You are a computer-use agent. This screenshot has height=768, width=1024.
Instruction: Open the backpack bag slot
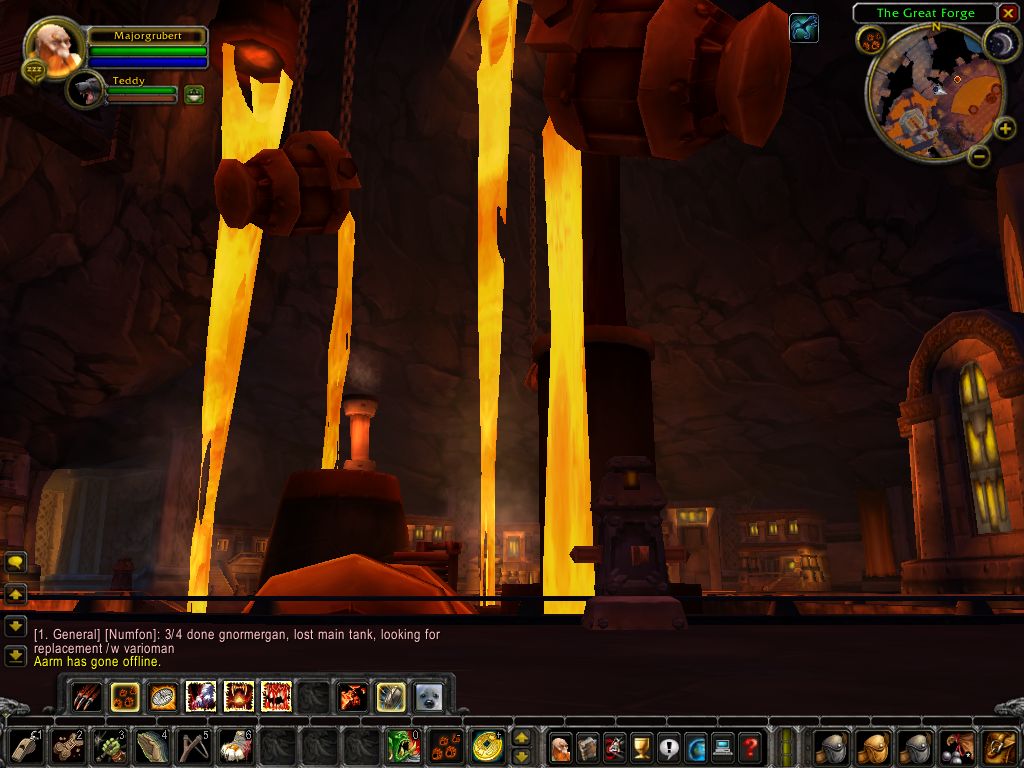pyautogui.click(x=999, y=747)
